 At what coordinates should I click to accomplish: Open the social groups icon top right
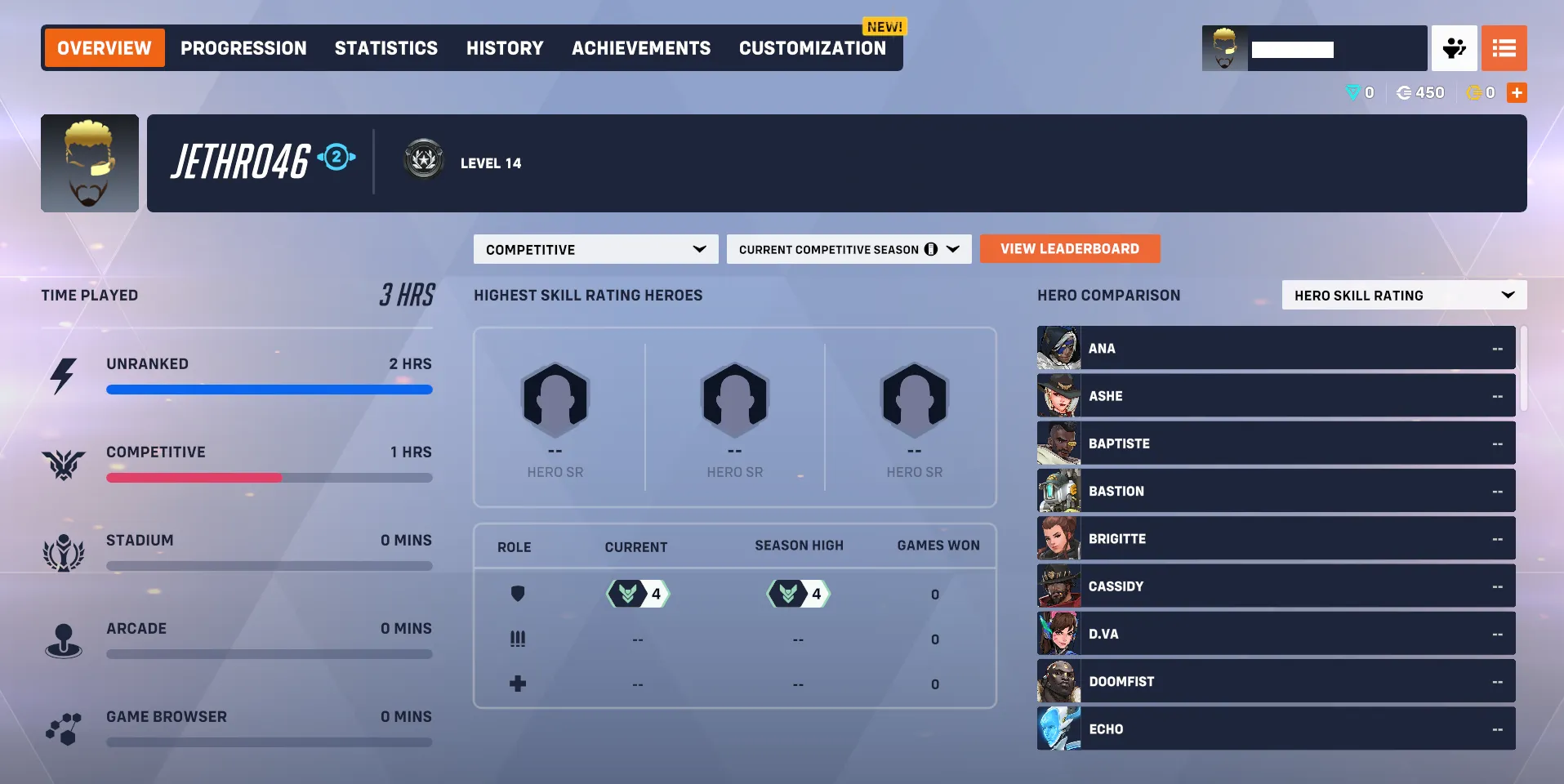(x=1454, y=48)
